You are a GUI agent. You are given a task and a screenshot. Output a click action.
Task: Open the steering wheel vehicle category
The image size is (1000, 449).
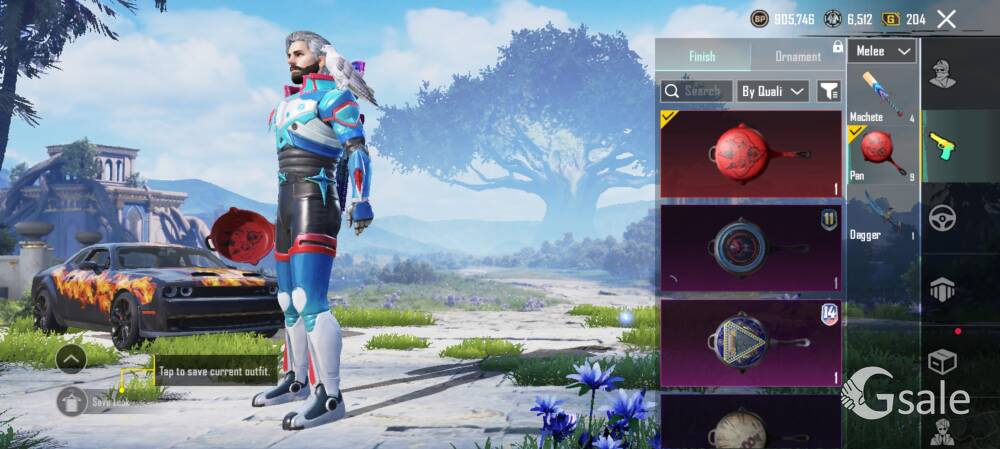click(942, 218)
